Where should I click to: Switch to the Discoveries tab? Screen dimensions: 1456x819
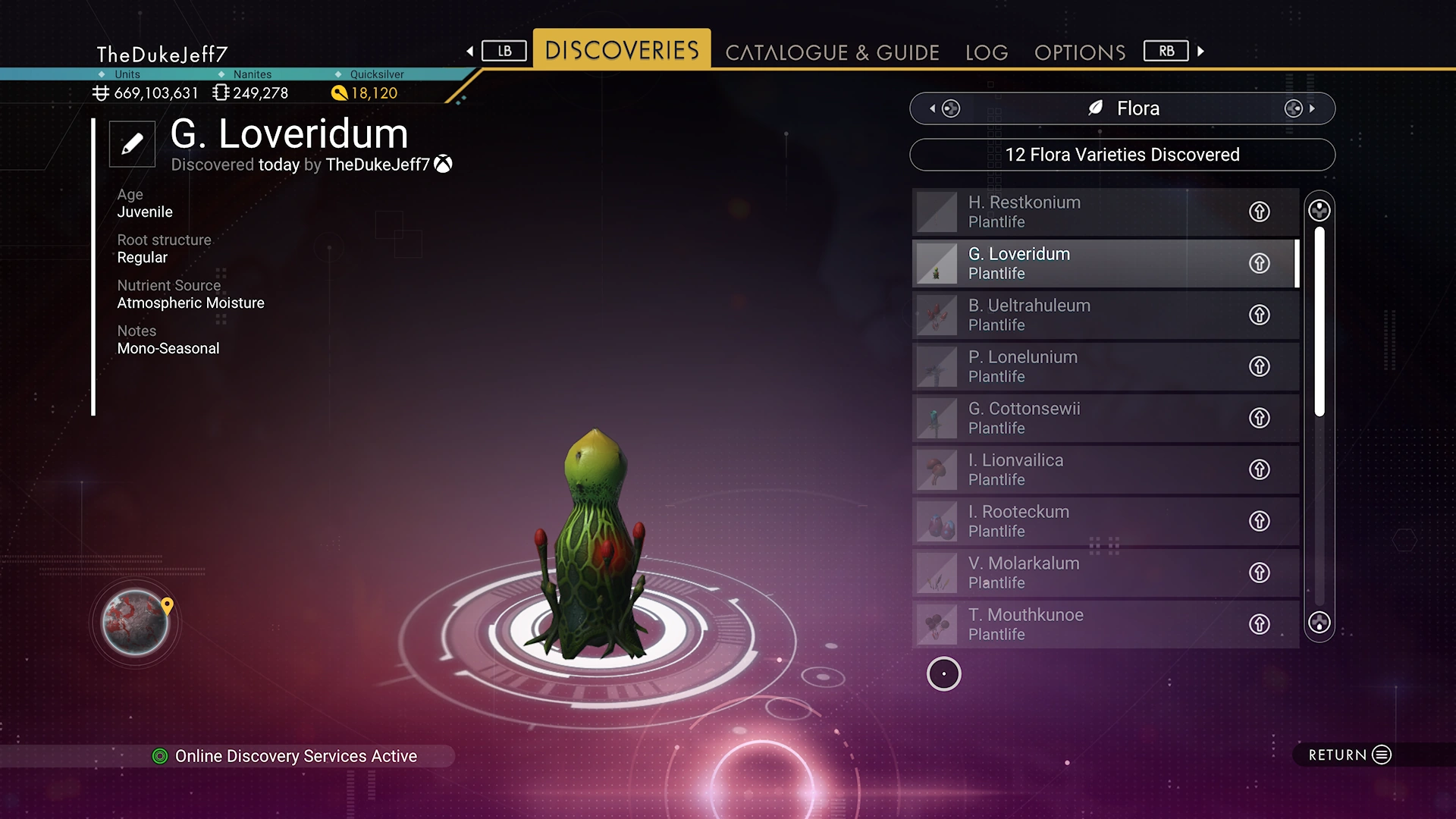pos(622,50)
